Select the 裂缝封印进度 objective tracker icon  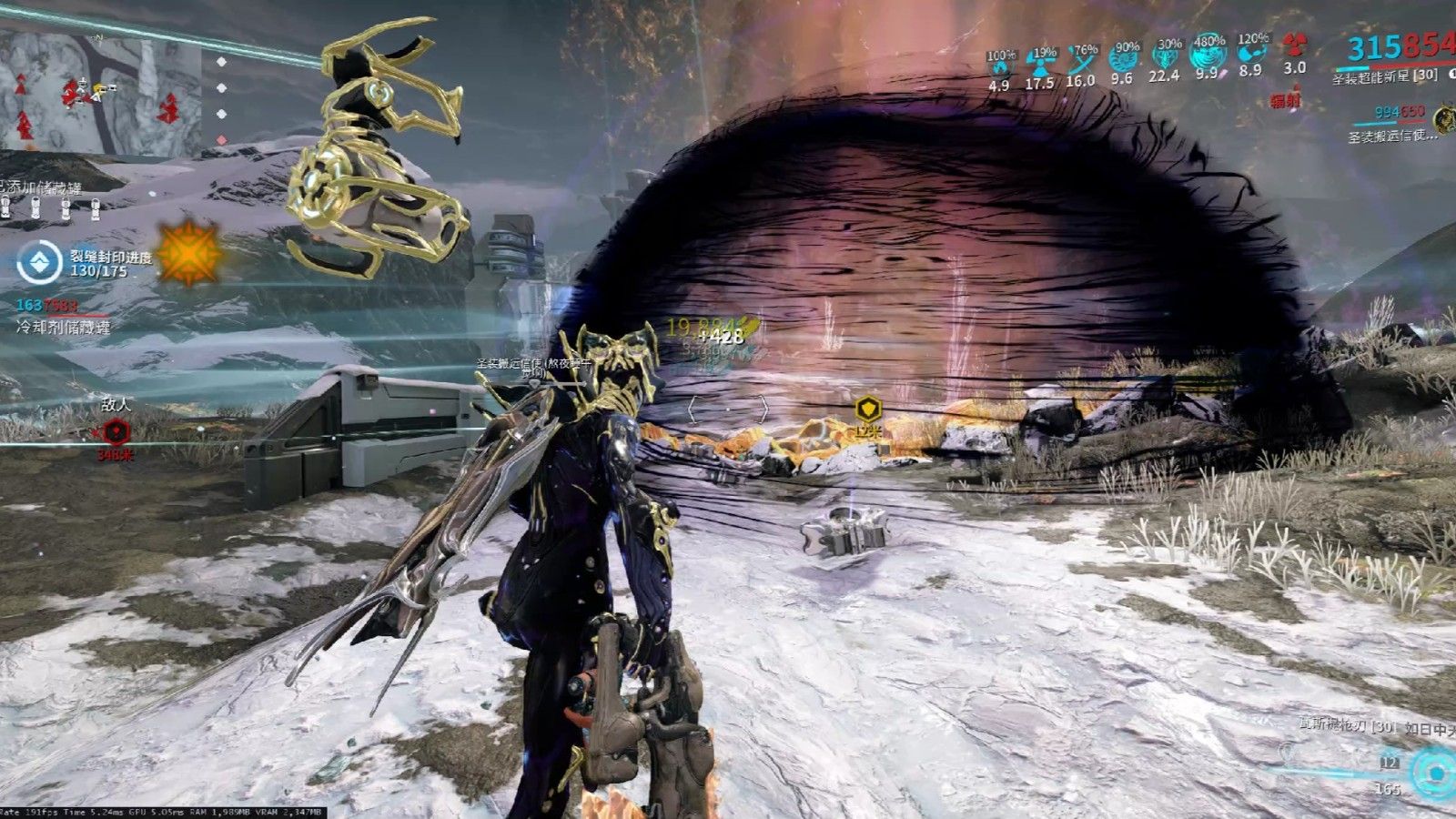(40, 263)
